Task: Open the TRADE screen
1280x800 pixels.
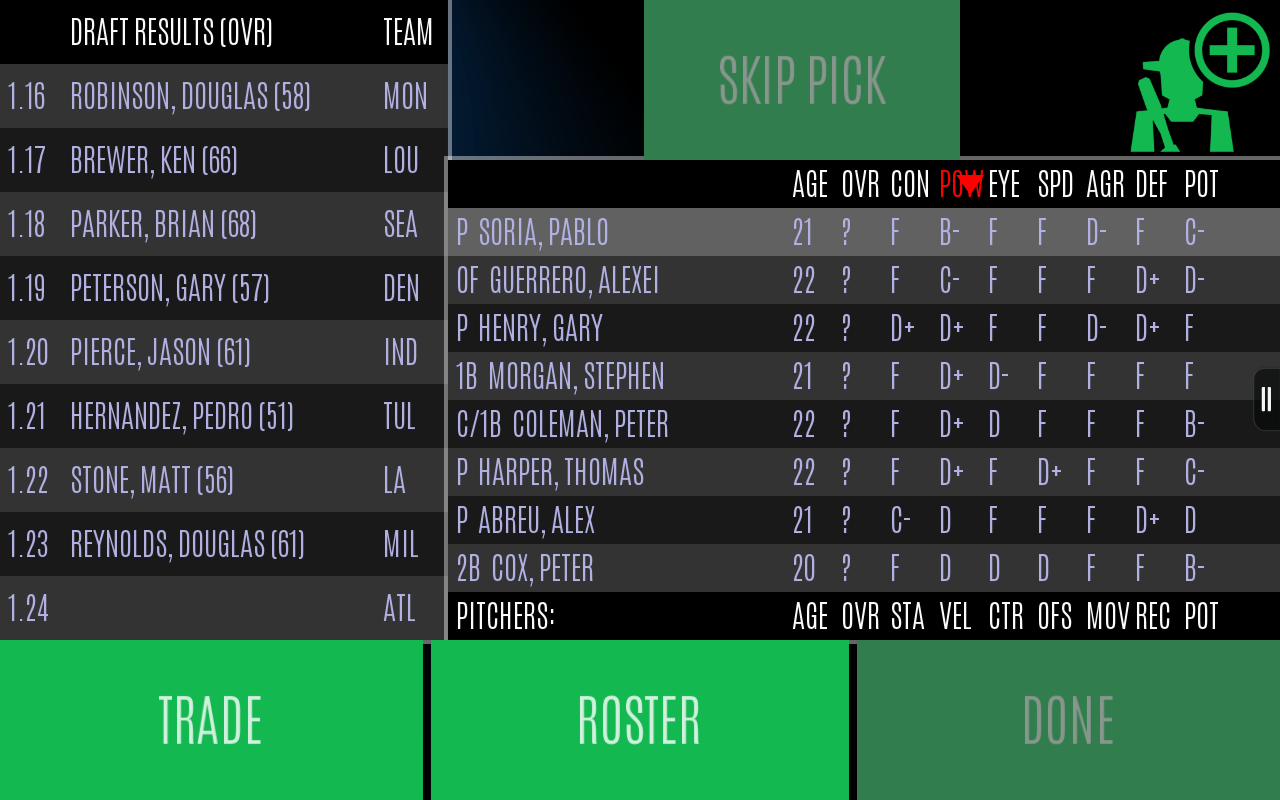Action: (x=210, y=718)
